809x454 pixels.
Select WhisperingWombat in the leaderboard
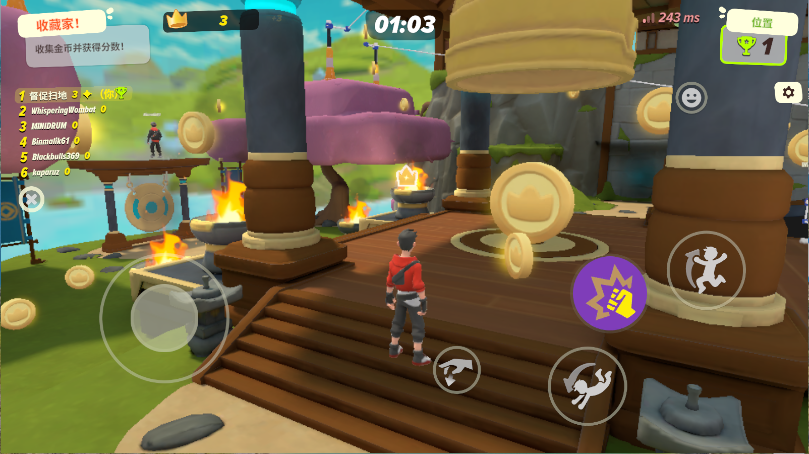tap(64, 110)
